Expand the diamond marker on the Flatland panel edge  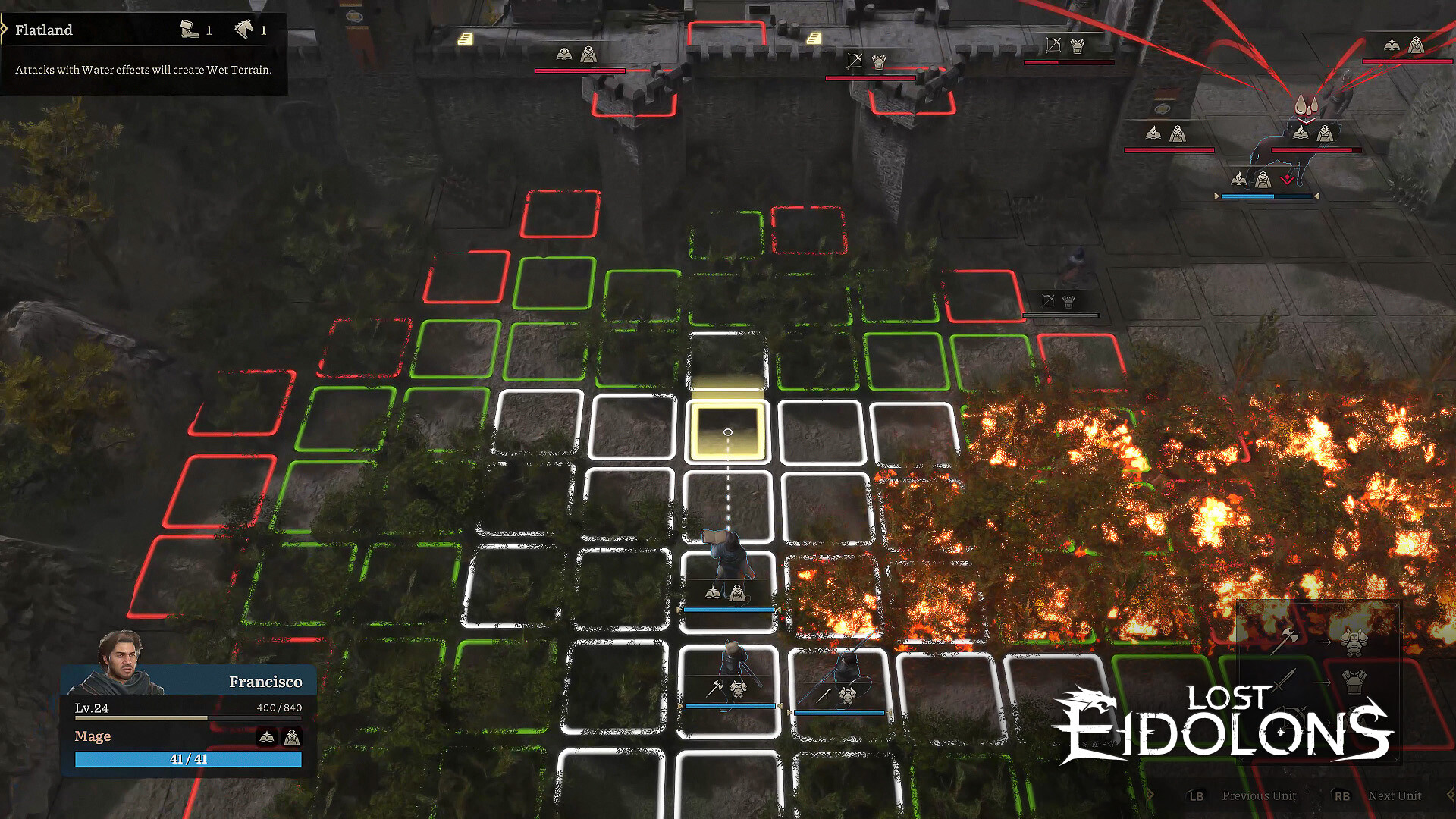(4, 29)
